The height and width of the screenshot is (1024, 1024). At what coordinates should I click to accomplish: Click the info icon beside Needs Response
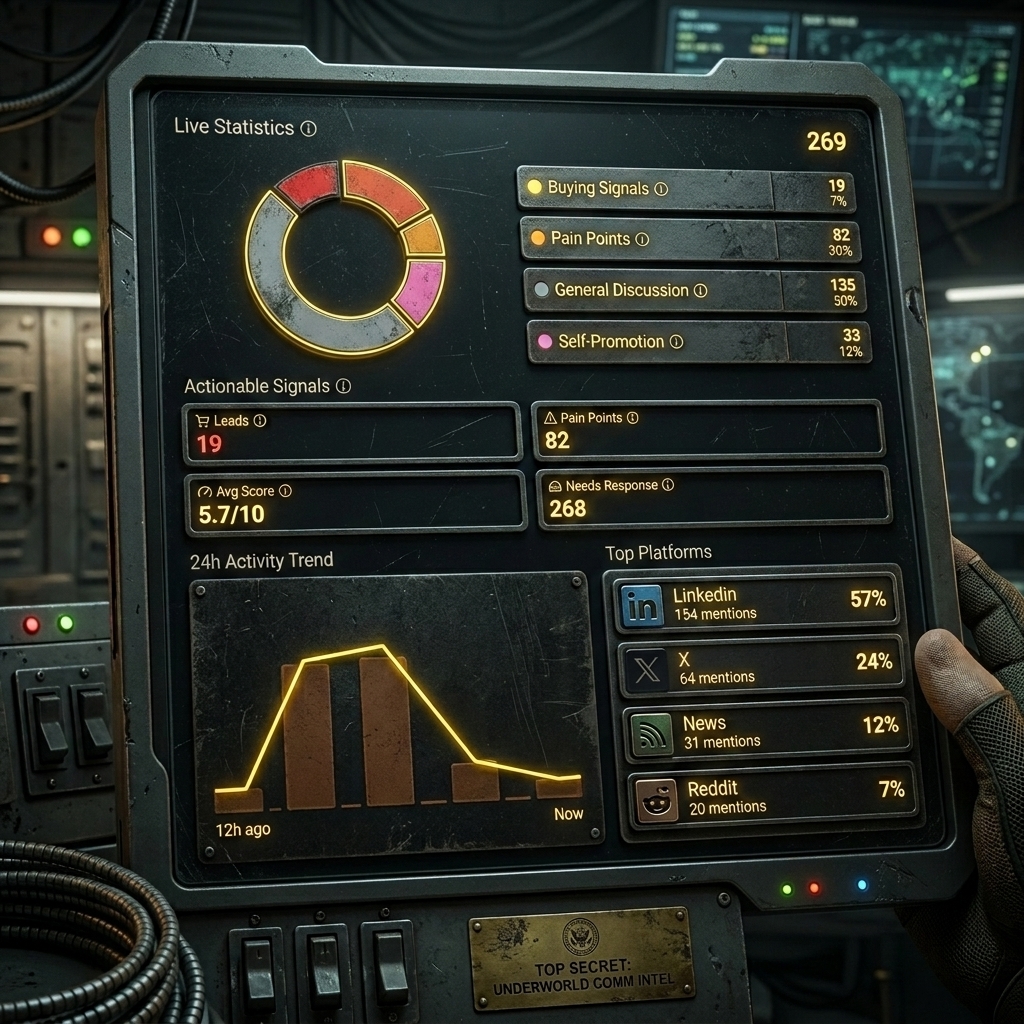tap(668, 485)
